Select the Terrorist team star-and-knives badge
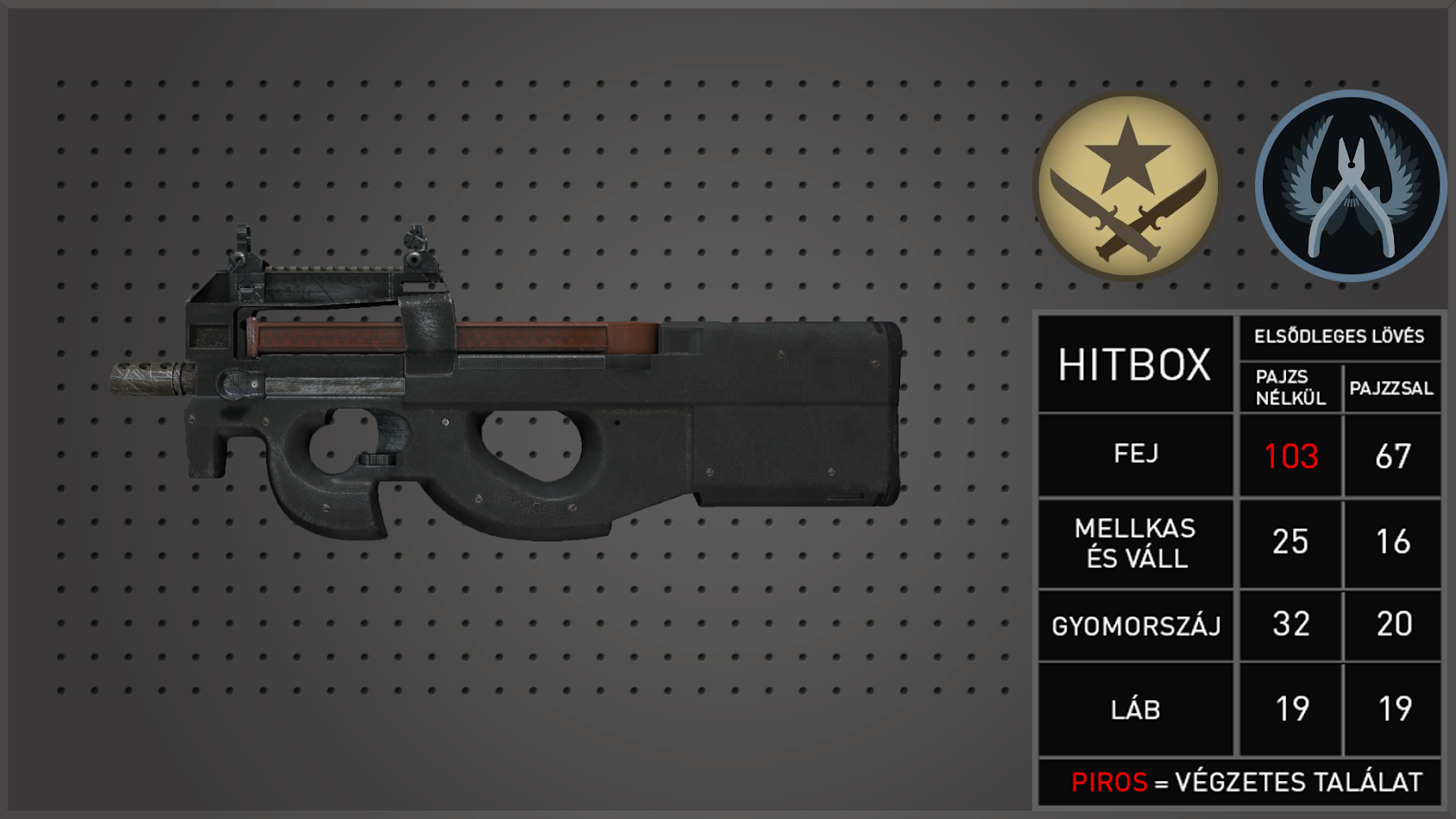This screenshot has height=819, width=1456. (x=1128, y=186)
